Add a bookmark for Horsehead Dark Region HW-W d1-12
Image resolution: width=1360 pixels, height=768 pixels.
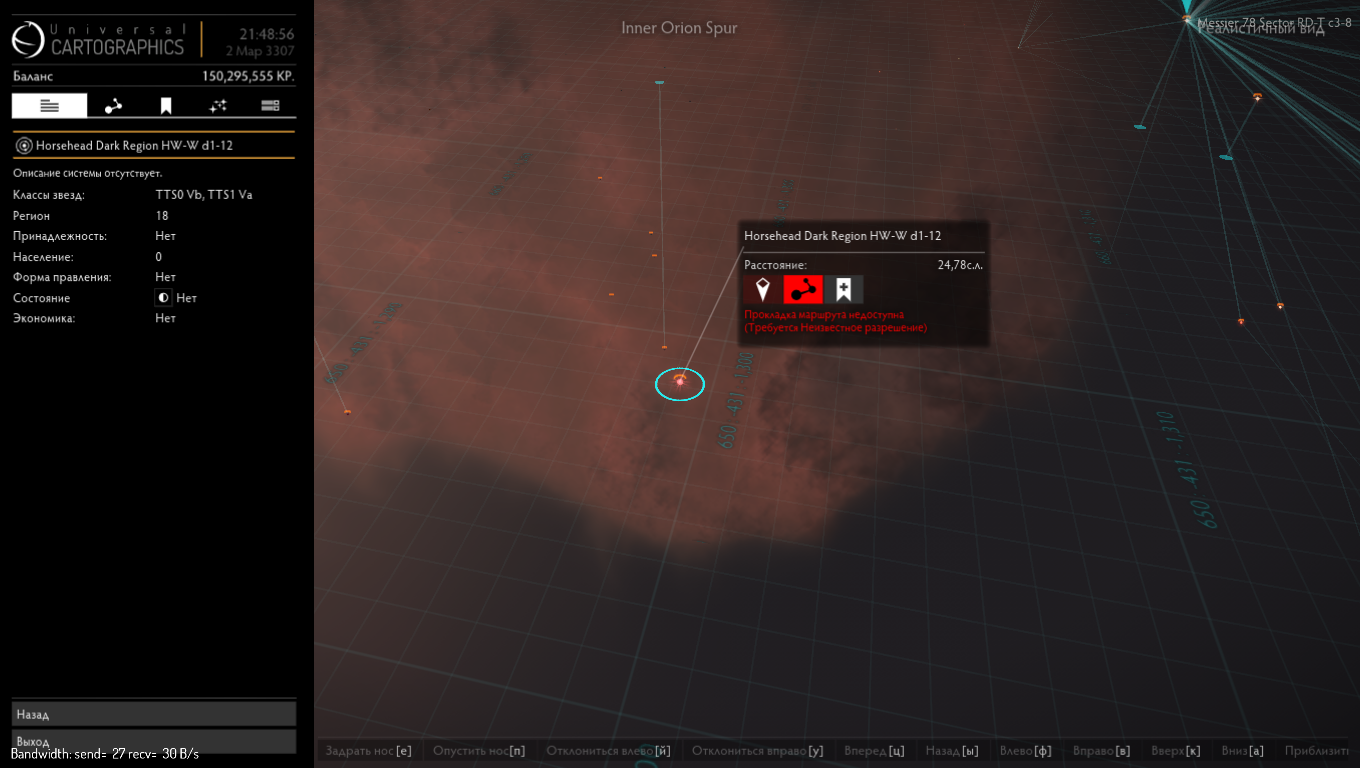[843, 290]
